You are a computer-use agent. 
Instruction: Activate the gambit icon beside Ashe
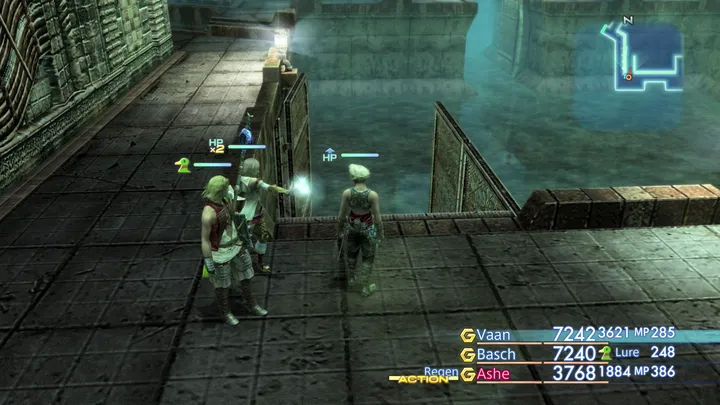pyautogui.click(x=467, y=374)
